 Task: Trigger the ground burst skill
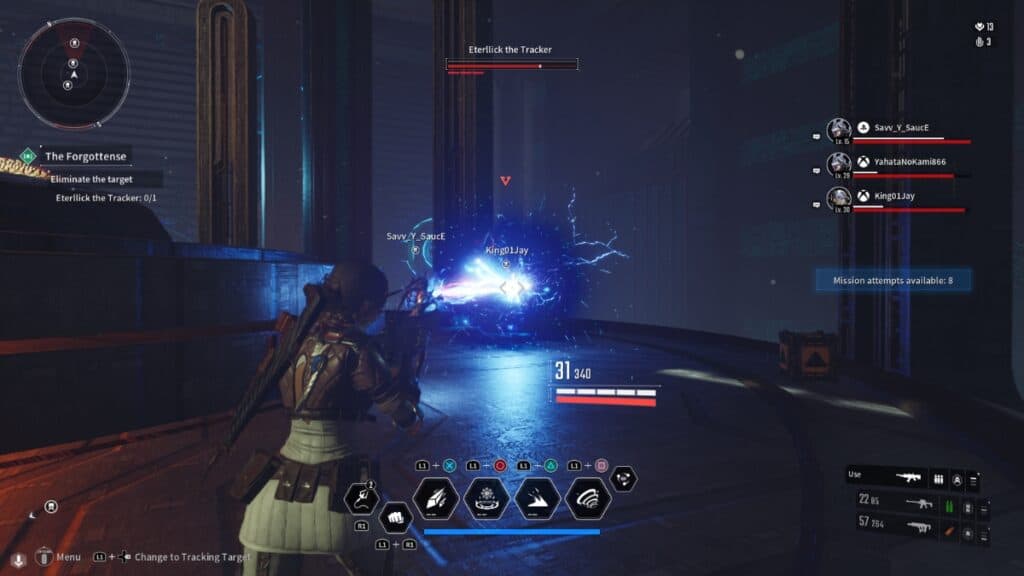(537, 498)
